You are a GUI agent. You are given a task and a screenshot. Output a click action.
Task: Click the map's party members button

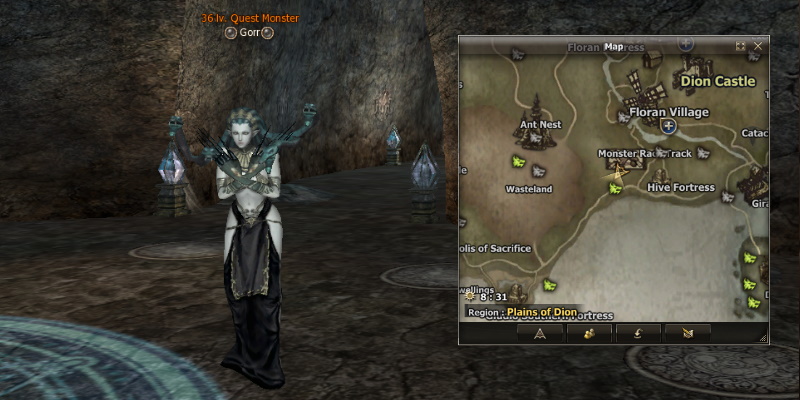tap(589, 333)
